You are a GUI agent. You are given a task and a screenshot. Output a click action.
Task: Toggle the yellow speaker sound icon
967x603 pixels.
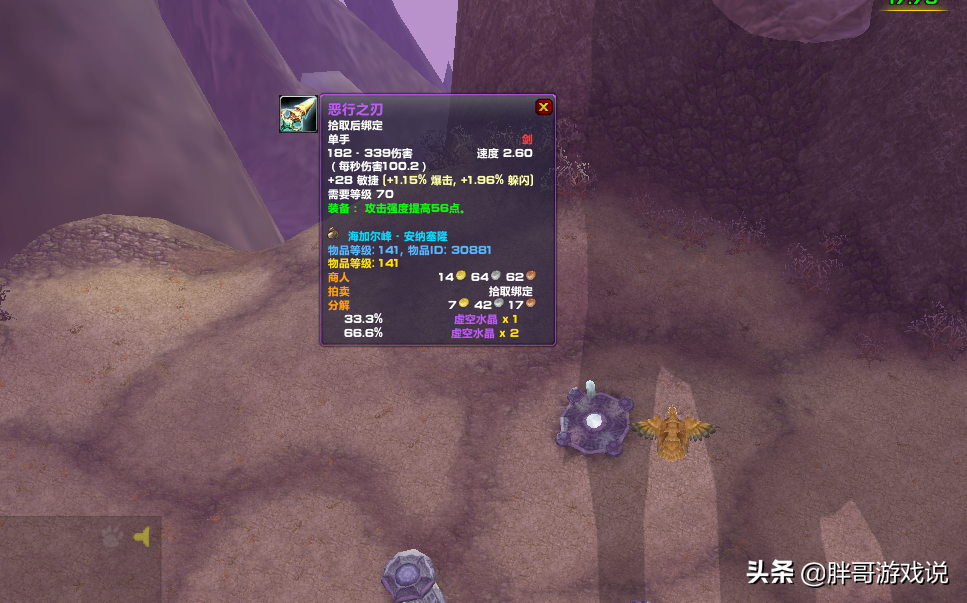point(142,537)
